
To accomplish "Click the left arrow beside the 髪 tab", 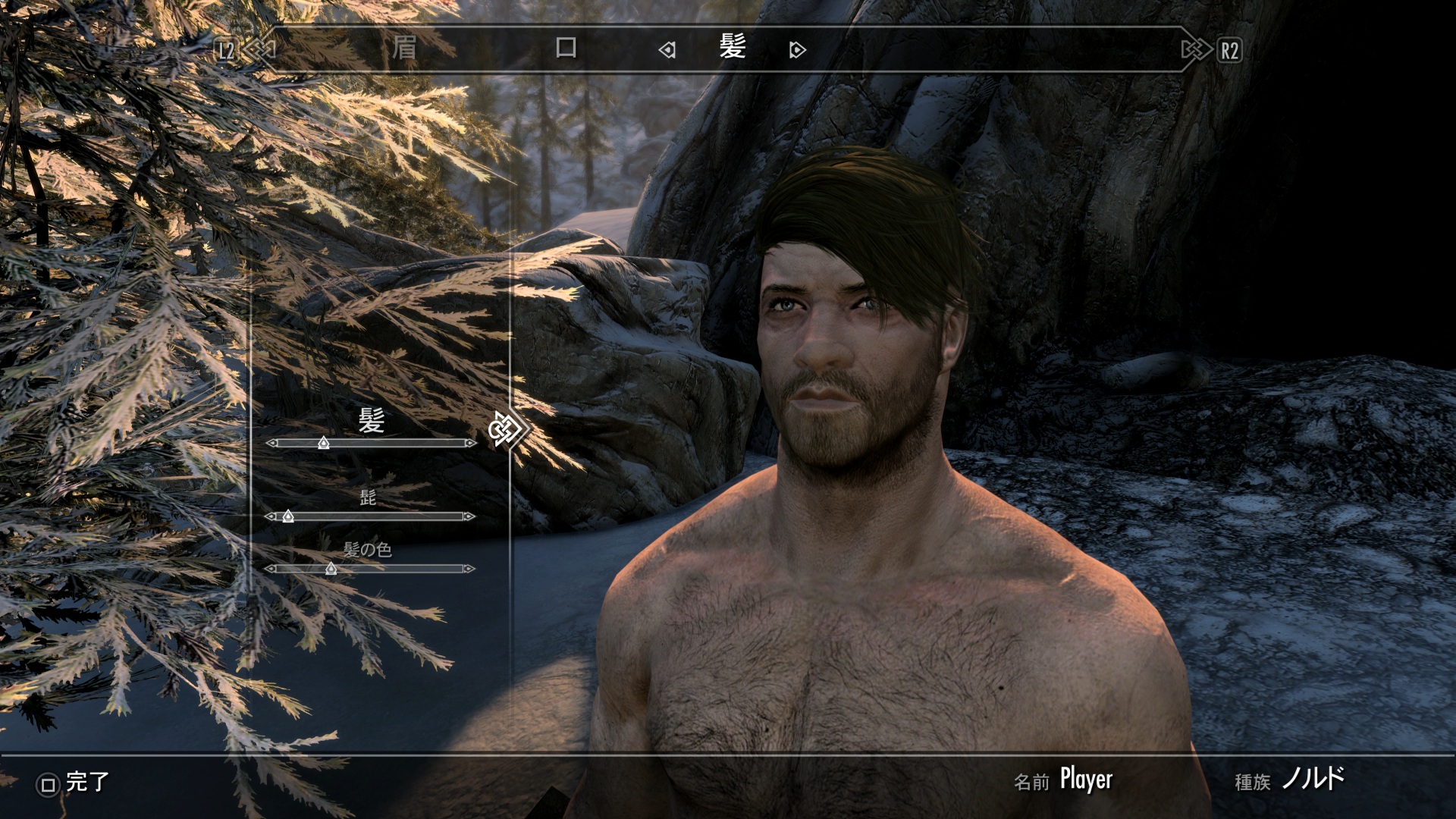I will tap(667, 50).
